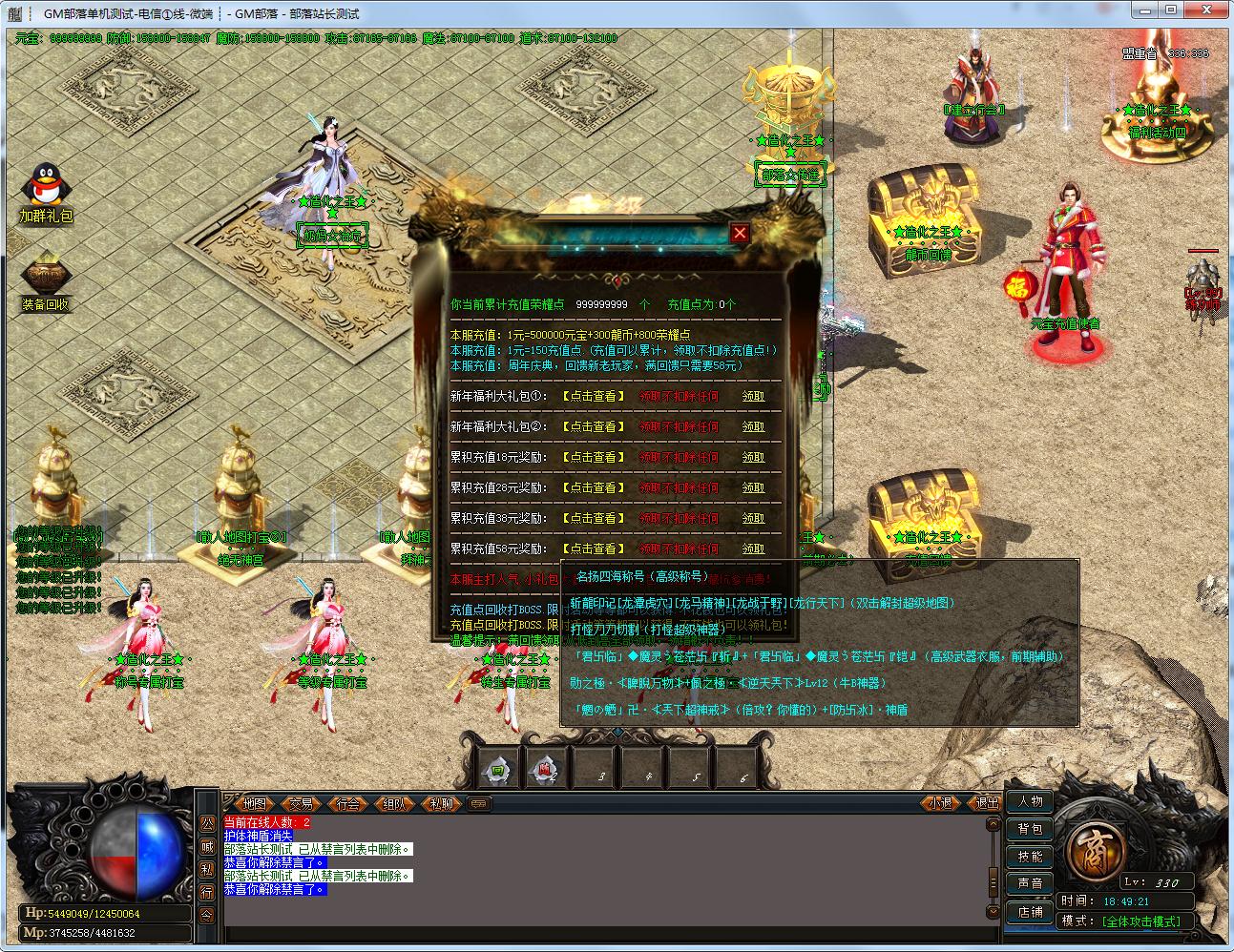
Task: Open the 技能 skills panel
Action: tap(1030, 857)
